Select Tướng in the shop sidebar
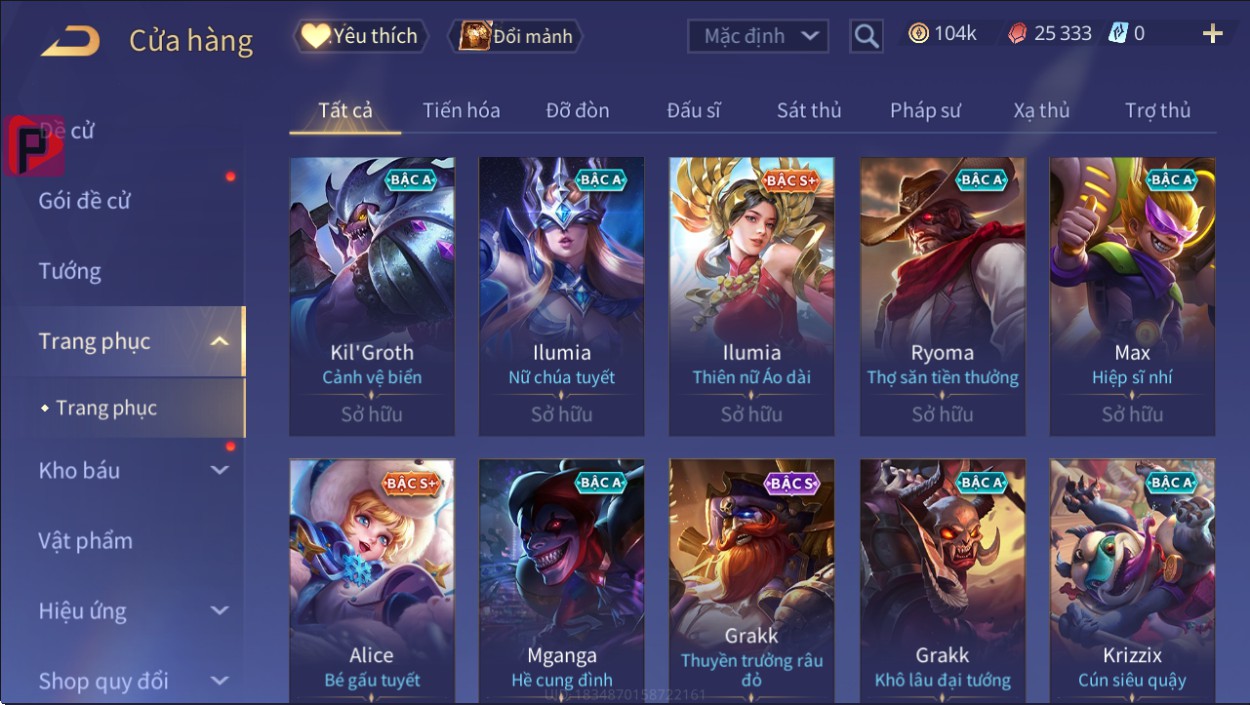Image resolution: width=1250 pixels, height=705 pixels. pyautogui.click(x=70, y=271)
